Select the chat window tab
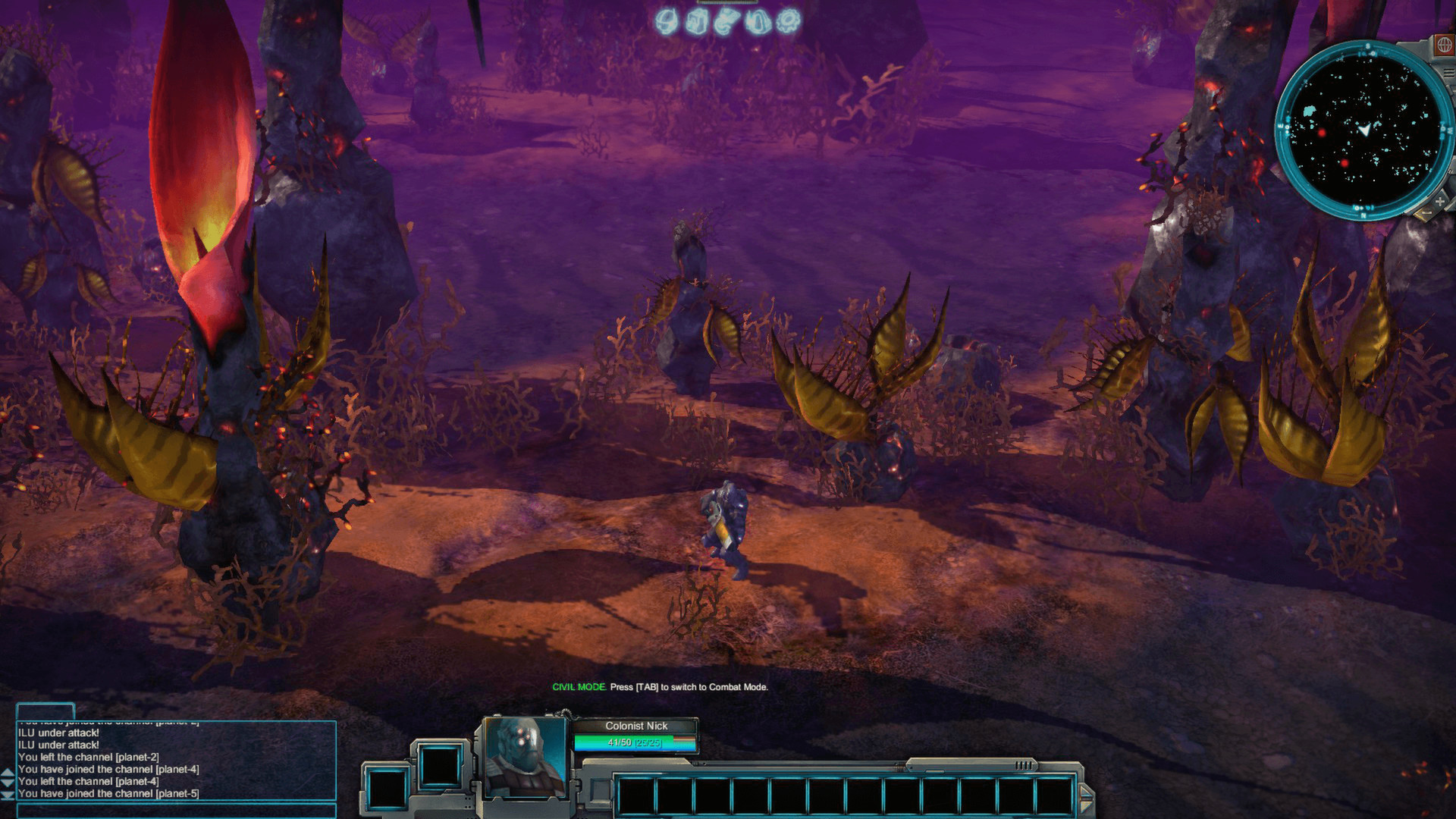The height and width of the screenshot is (819, 1456). click(45, 711)
